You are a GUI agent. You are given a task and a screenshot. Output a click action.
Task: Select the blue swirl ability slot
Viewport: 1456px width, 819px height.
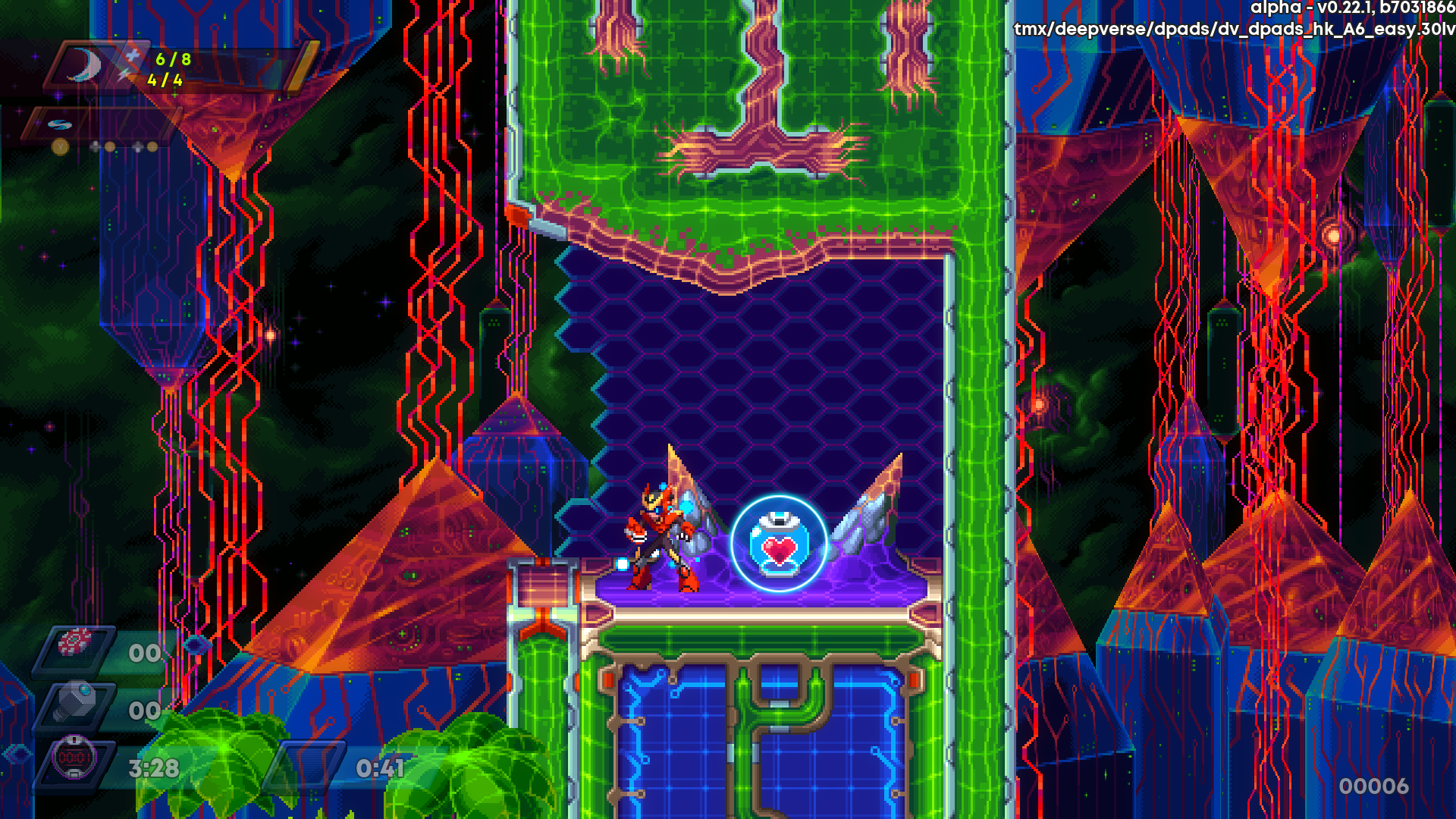point(59,124)
